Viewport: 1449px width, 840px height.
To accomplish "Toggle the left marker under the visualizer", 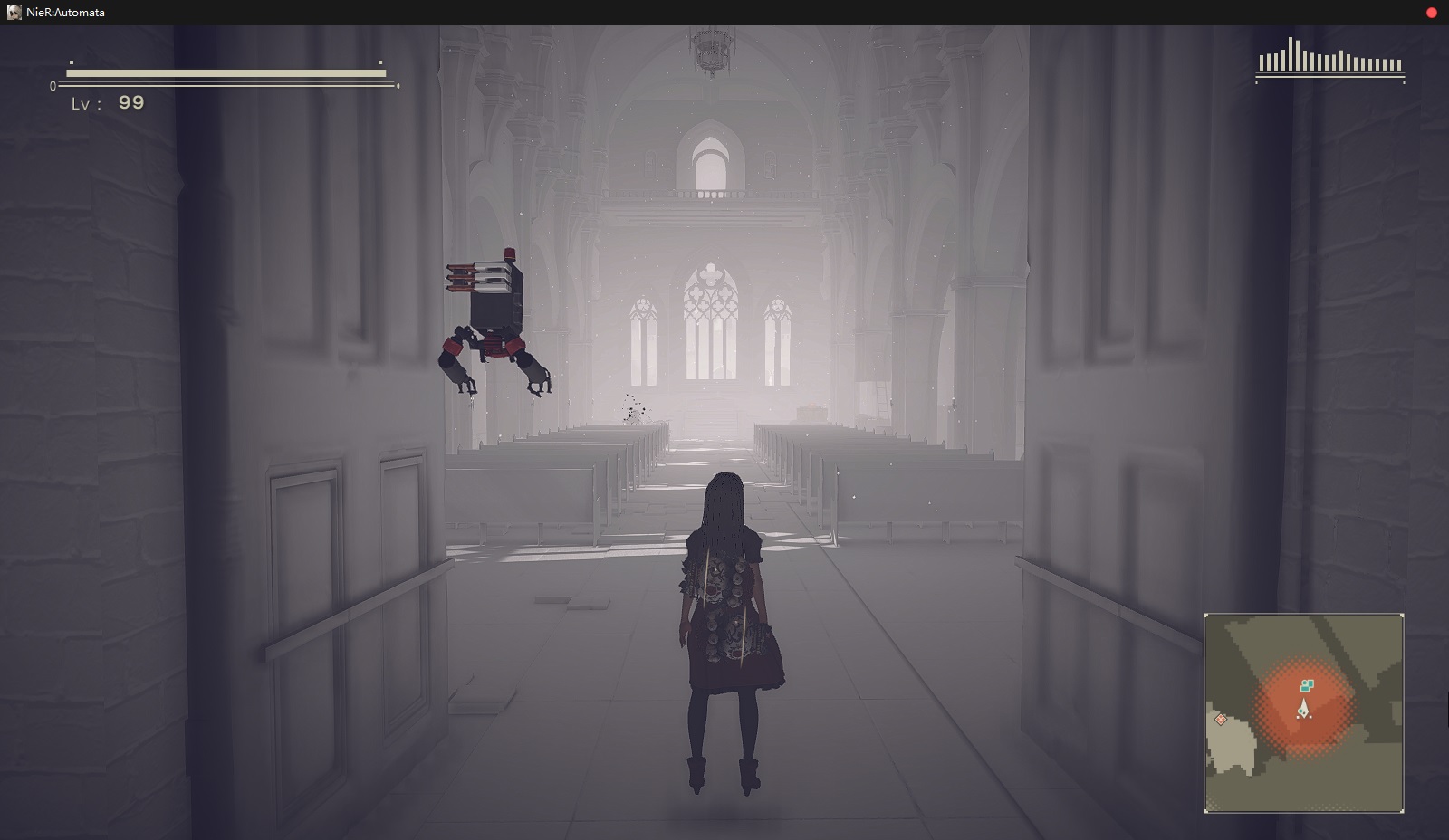I will 1256,82.
